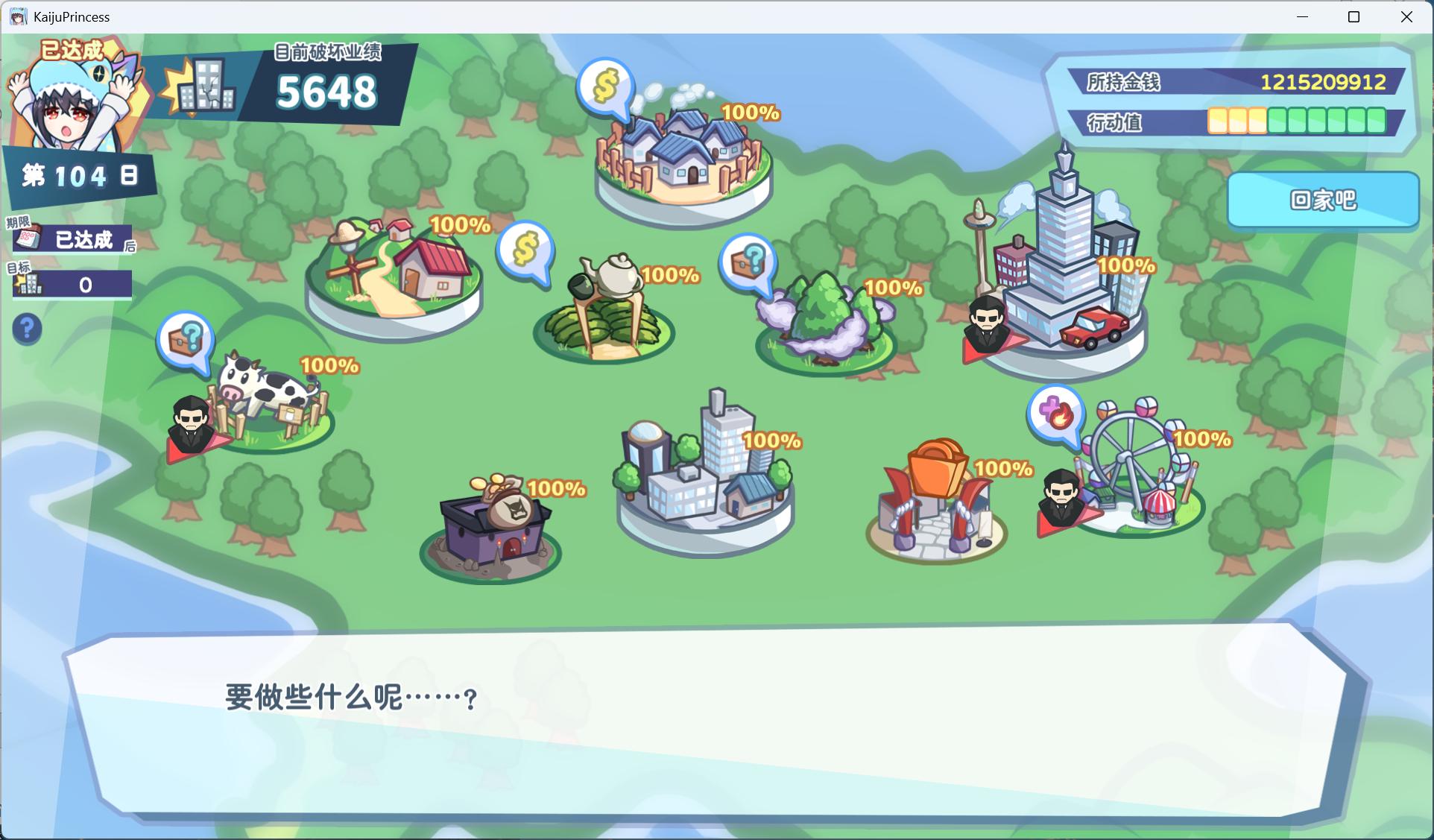Close the KaijuPrincess window
The width and height of the screenshot is (1434, 840).
coord(1406,16)
